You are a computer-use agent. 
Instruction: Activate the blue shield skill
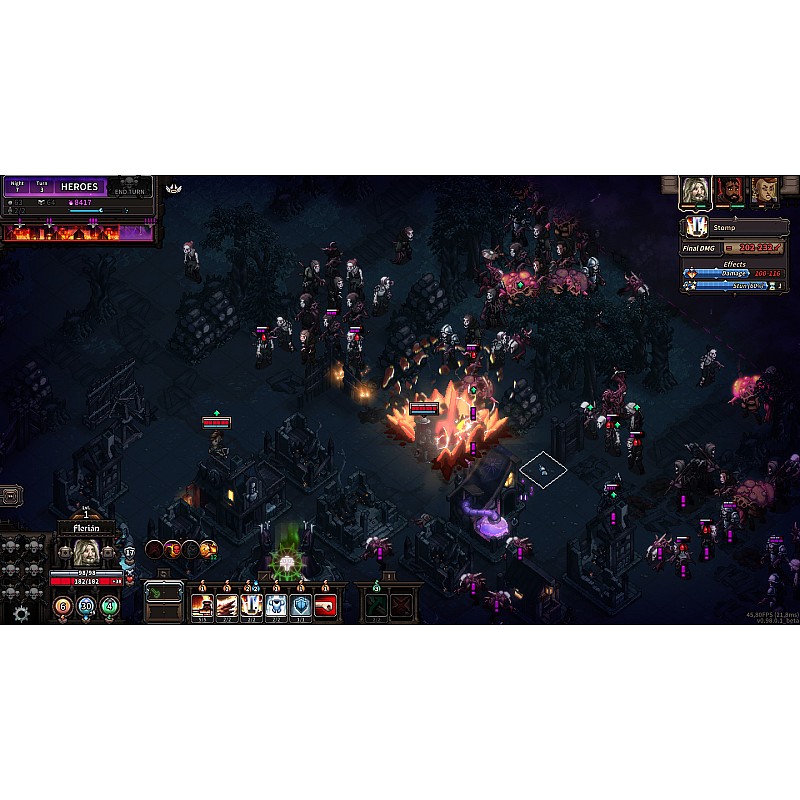click(299, 604)
